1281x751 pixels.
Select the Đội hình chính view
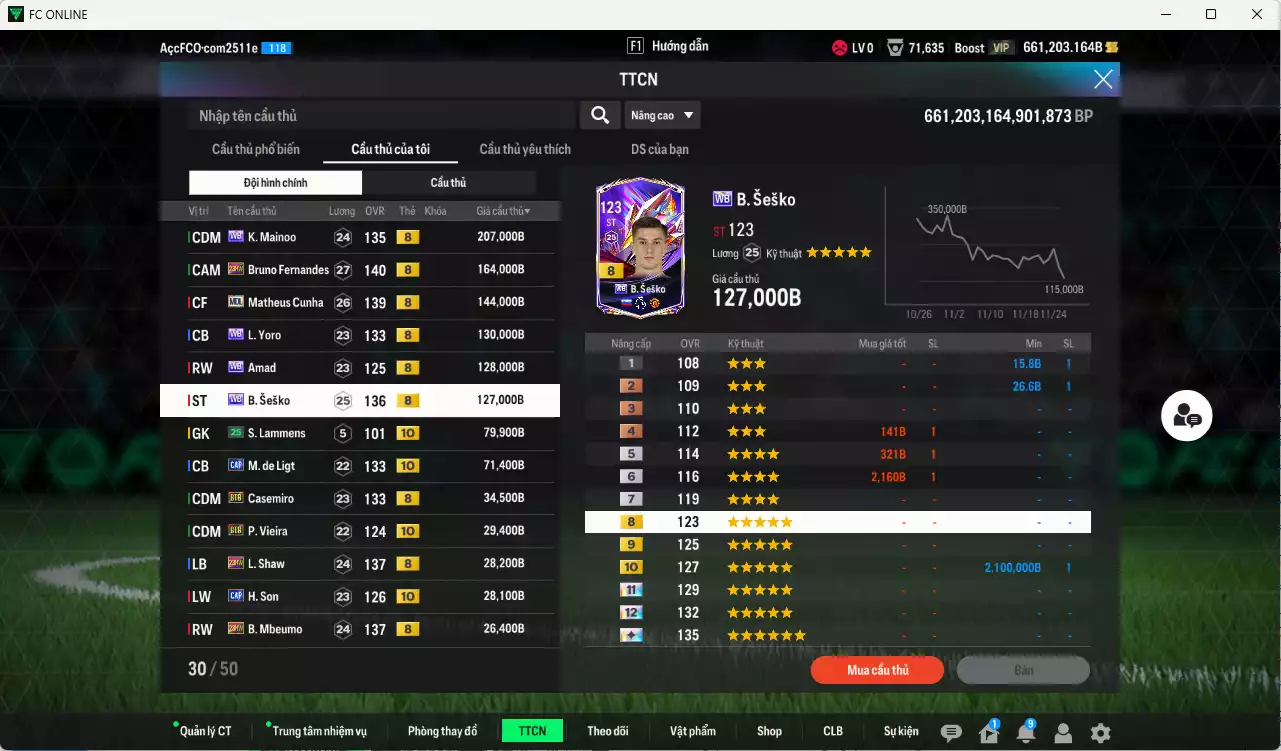tap(275, 182)
